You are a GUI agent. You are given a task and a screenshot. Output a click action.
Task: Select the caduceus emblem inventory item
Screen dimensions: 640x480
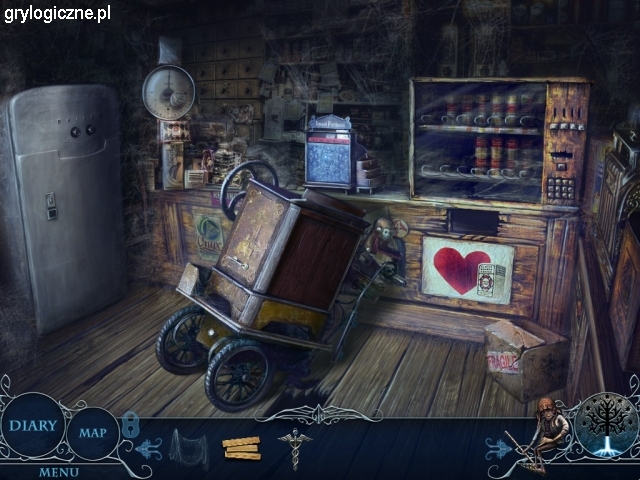click(x=294, y=447)
